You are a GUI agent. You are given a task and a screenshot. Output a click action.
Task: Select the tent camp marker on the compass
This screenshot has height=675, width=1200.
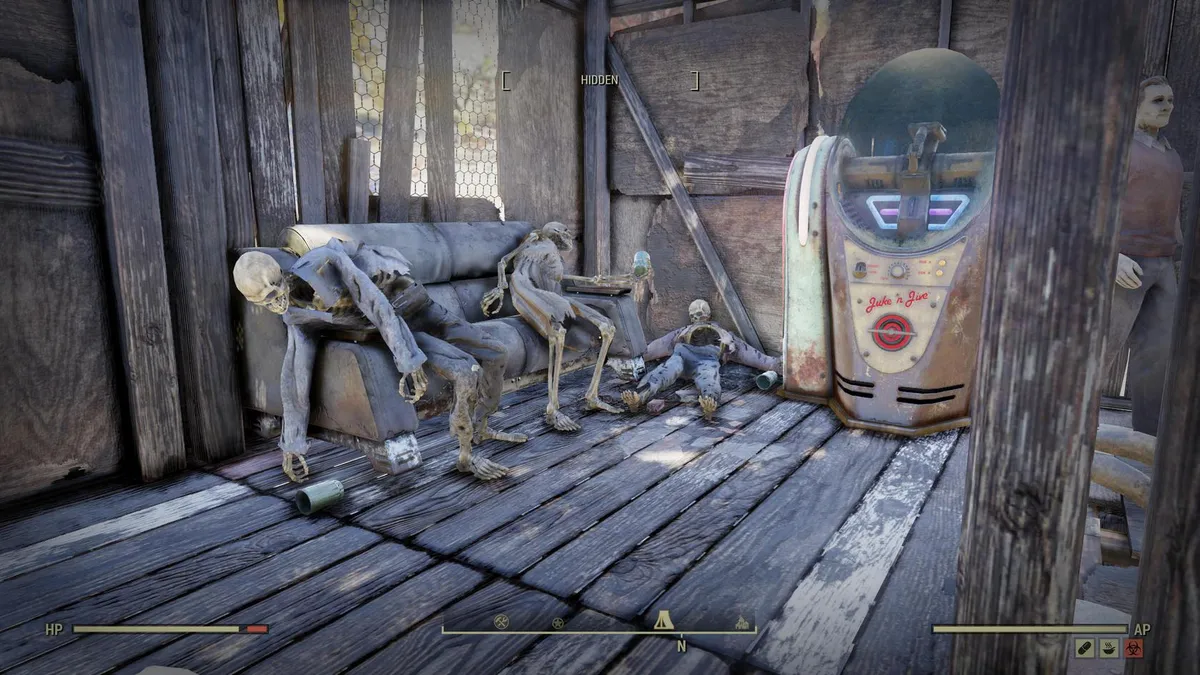click(x=662, y=621)
